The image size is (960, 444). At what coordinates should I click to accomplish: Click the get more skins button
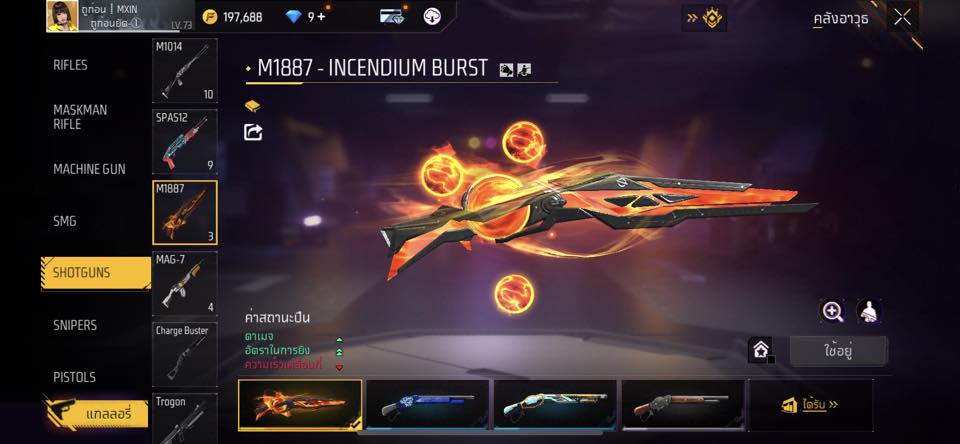(x=810, y=405)
